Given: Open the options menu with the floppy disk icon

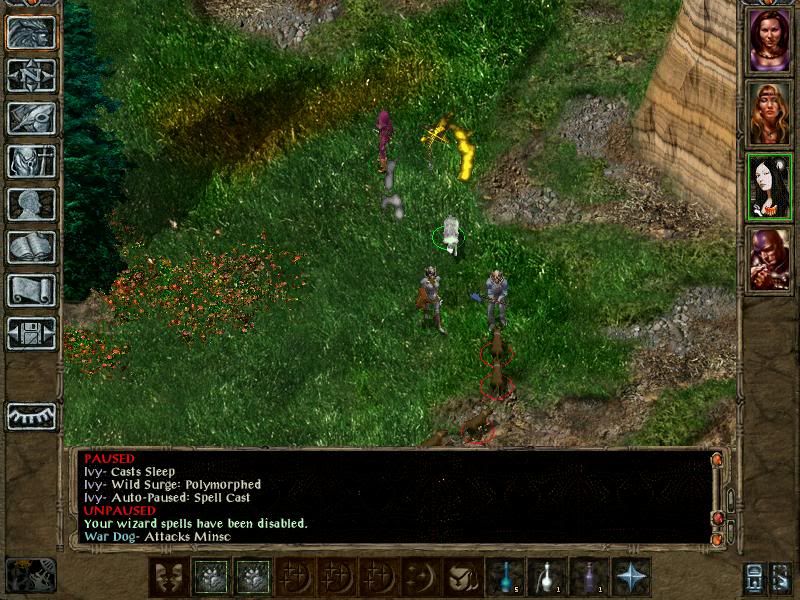Looking at the screenshot, I should [x=31, y=333].
